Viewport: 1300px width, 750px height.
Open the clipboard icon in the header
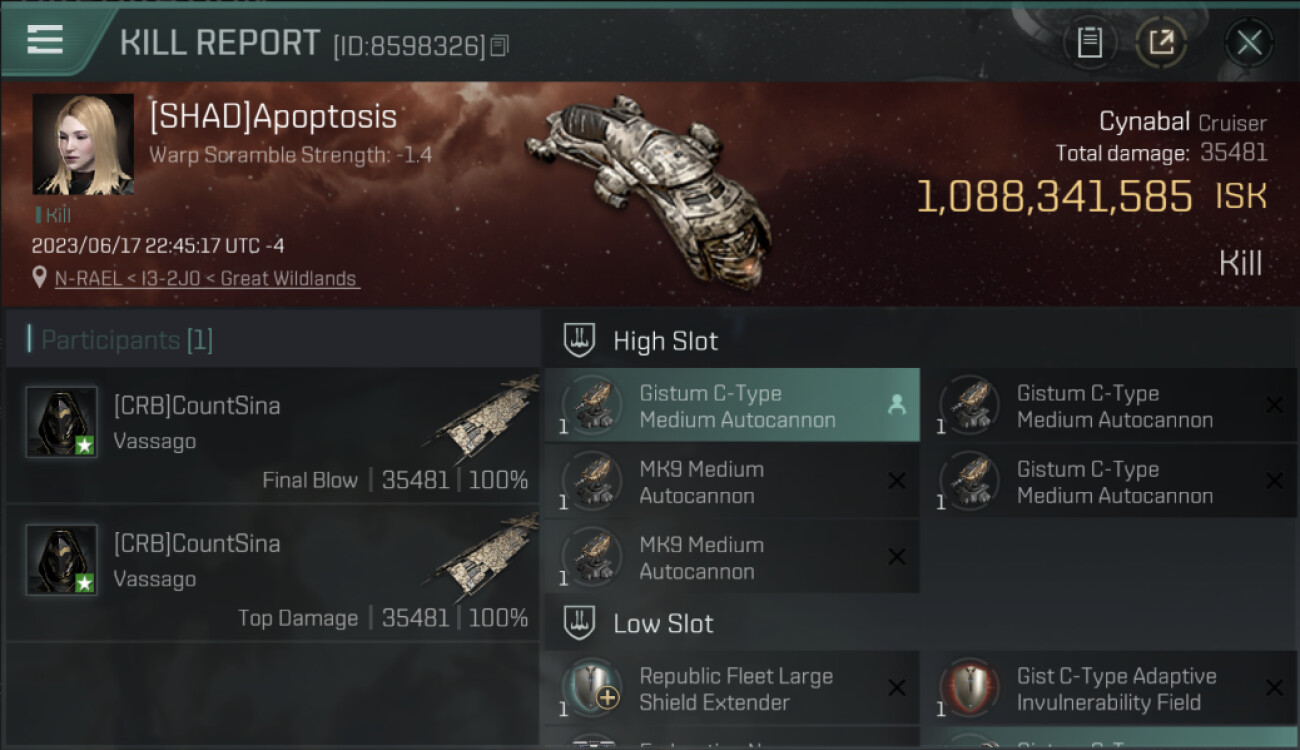[x=1089, y=43]
